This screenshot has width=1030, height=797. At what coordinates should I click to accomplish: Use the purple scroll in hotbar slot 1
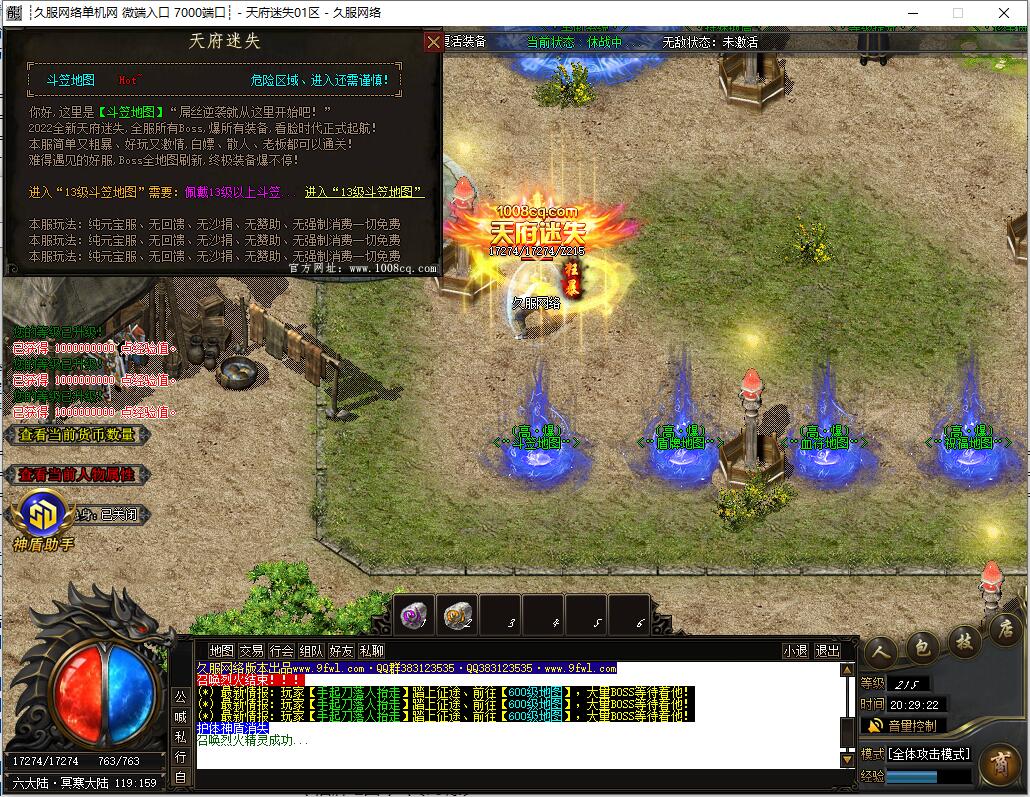(x=411, y=615)
